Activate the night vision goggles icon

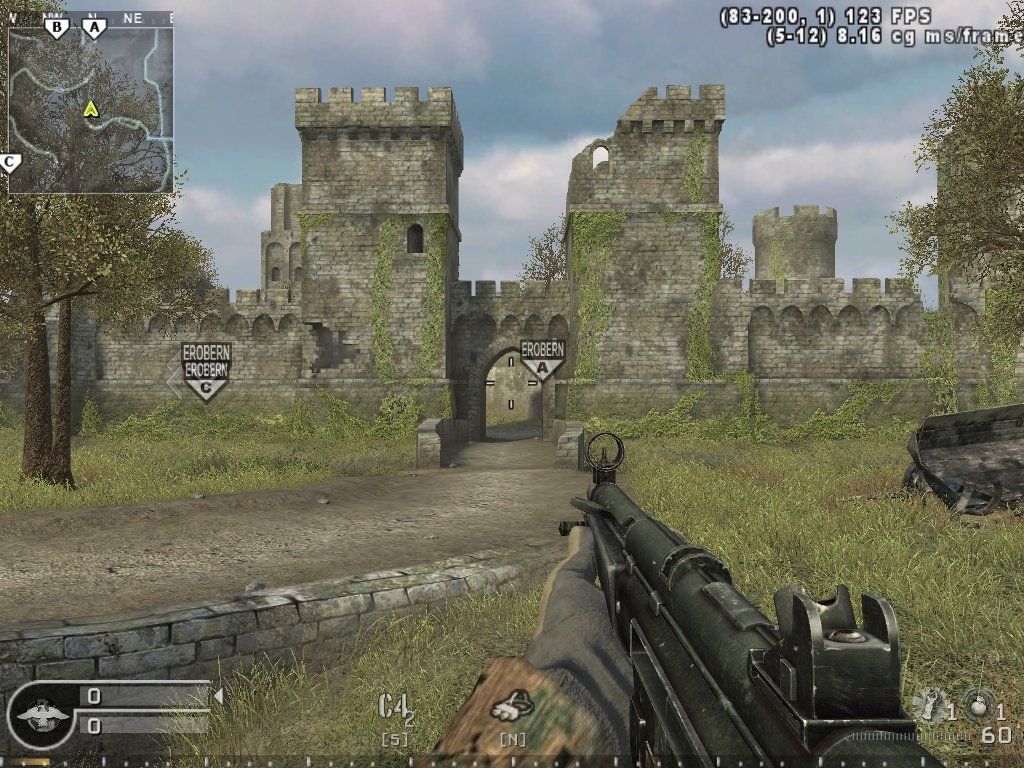(511, 708)
